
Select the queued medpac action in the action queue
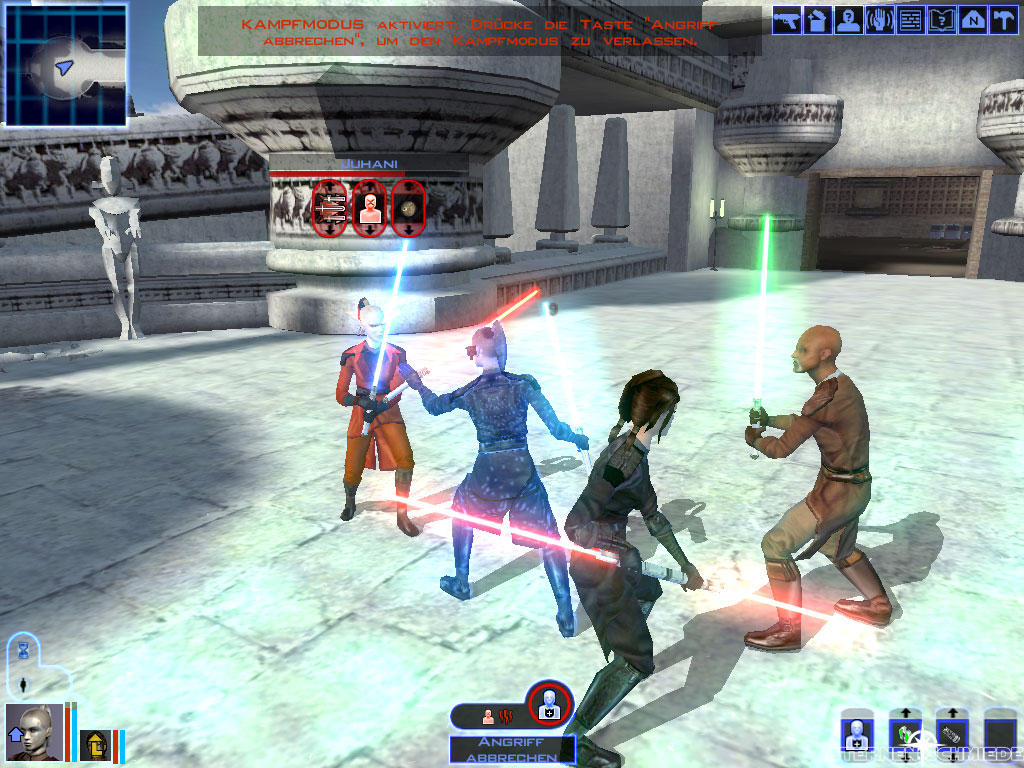coord(550,705)
